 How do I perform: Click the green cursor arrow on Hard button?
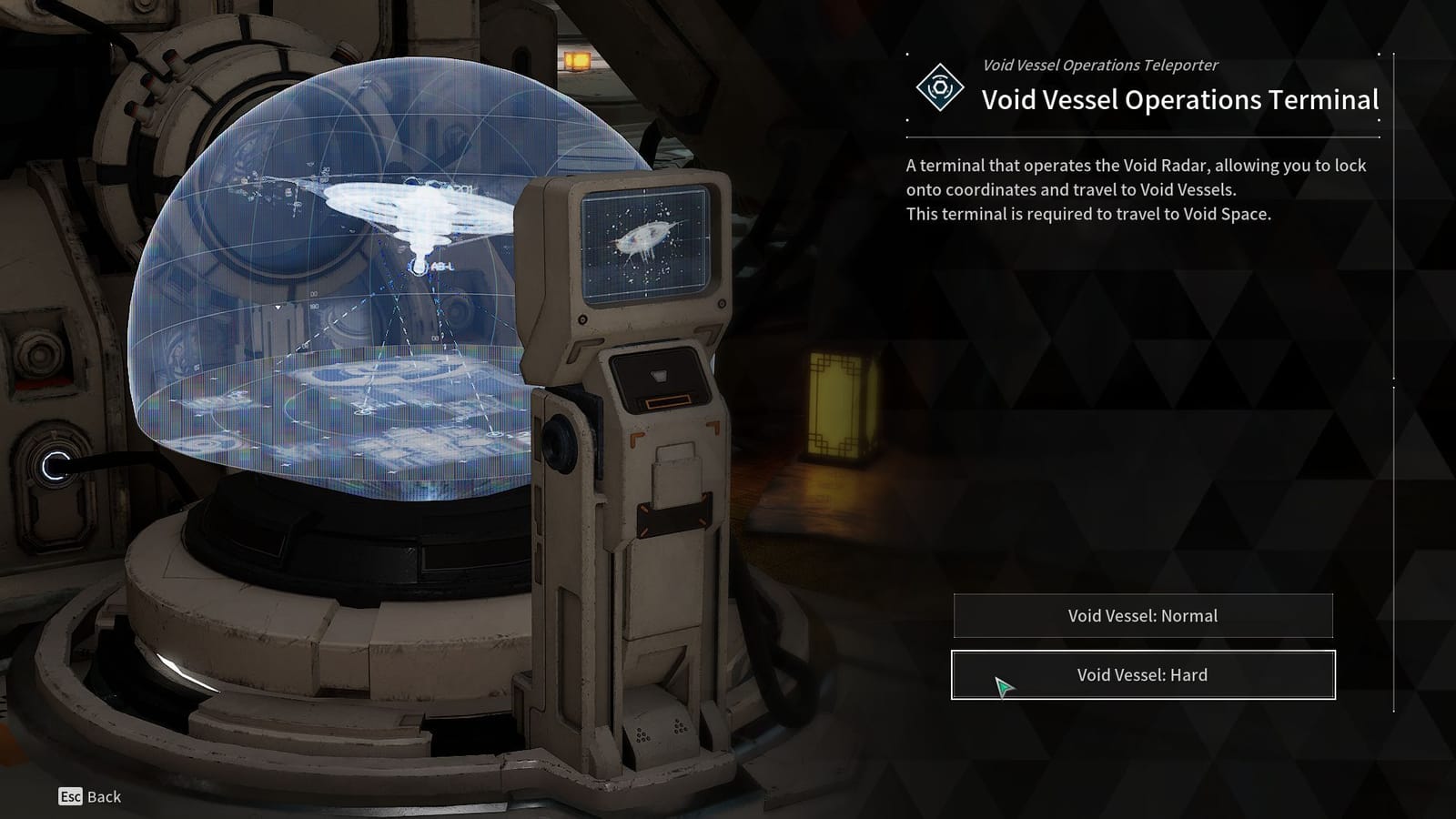[x=1004, y=685]
